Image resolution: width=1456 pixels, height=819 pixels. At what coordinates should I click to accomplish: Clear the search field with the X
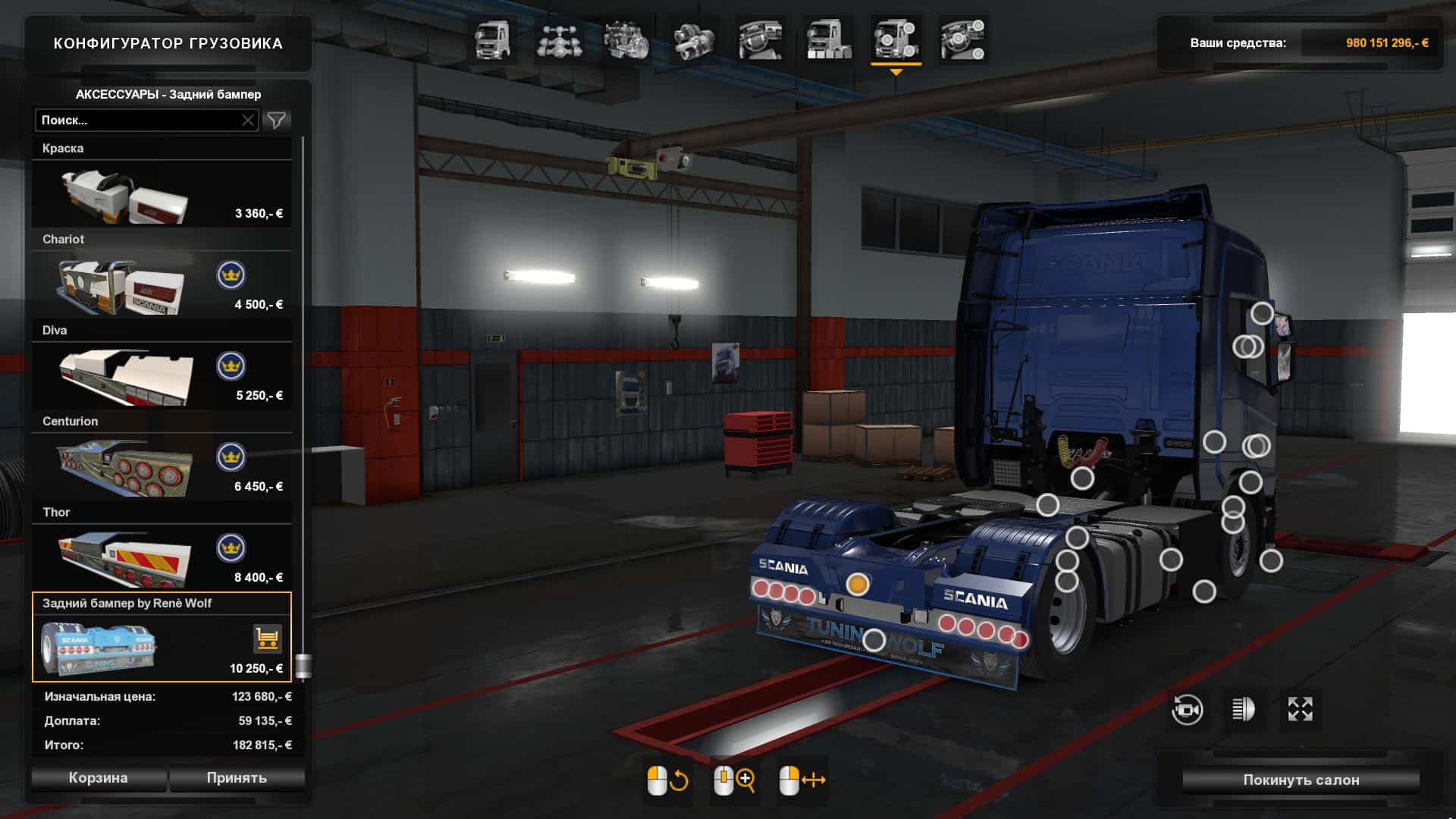coord(248,120)
